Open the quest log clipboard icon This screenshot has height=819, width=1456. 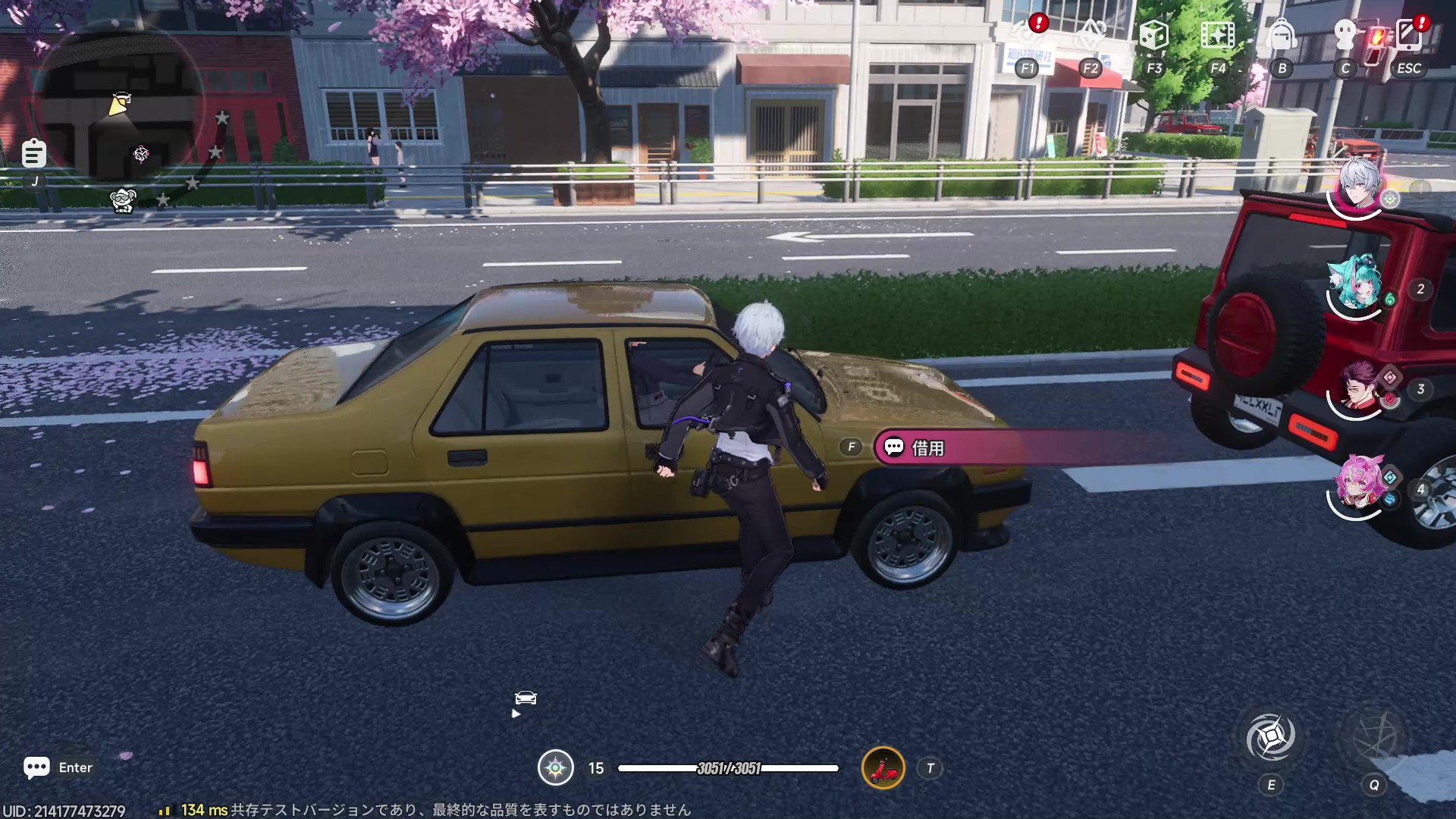click(x=34, y=154)
